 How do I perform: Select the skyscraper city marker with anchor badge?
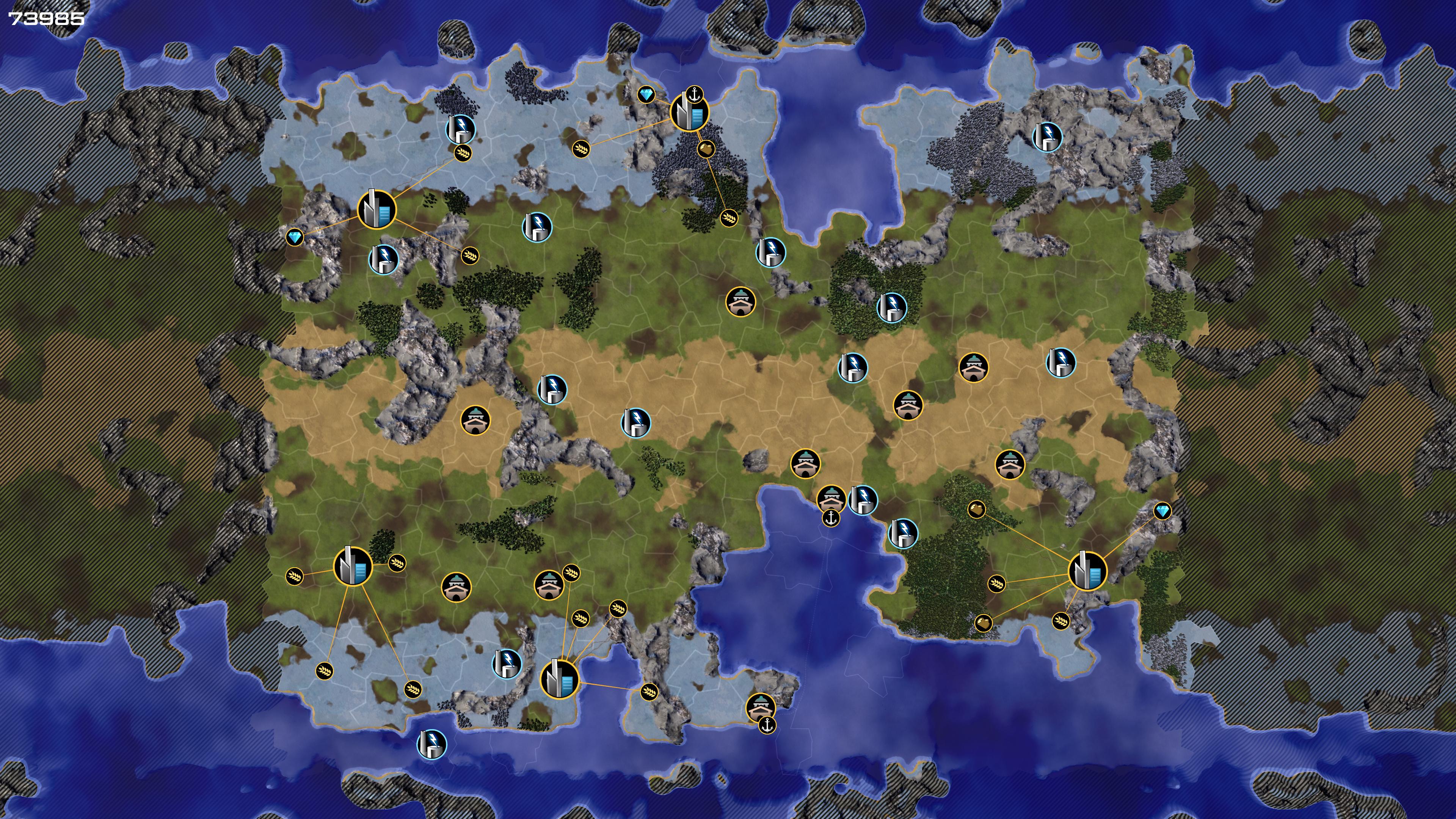(x=689, y=113)
